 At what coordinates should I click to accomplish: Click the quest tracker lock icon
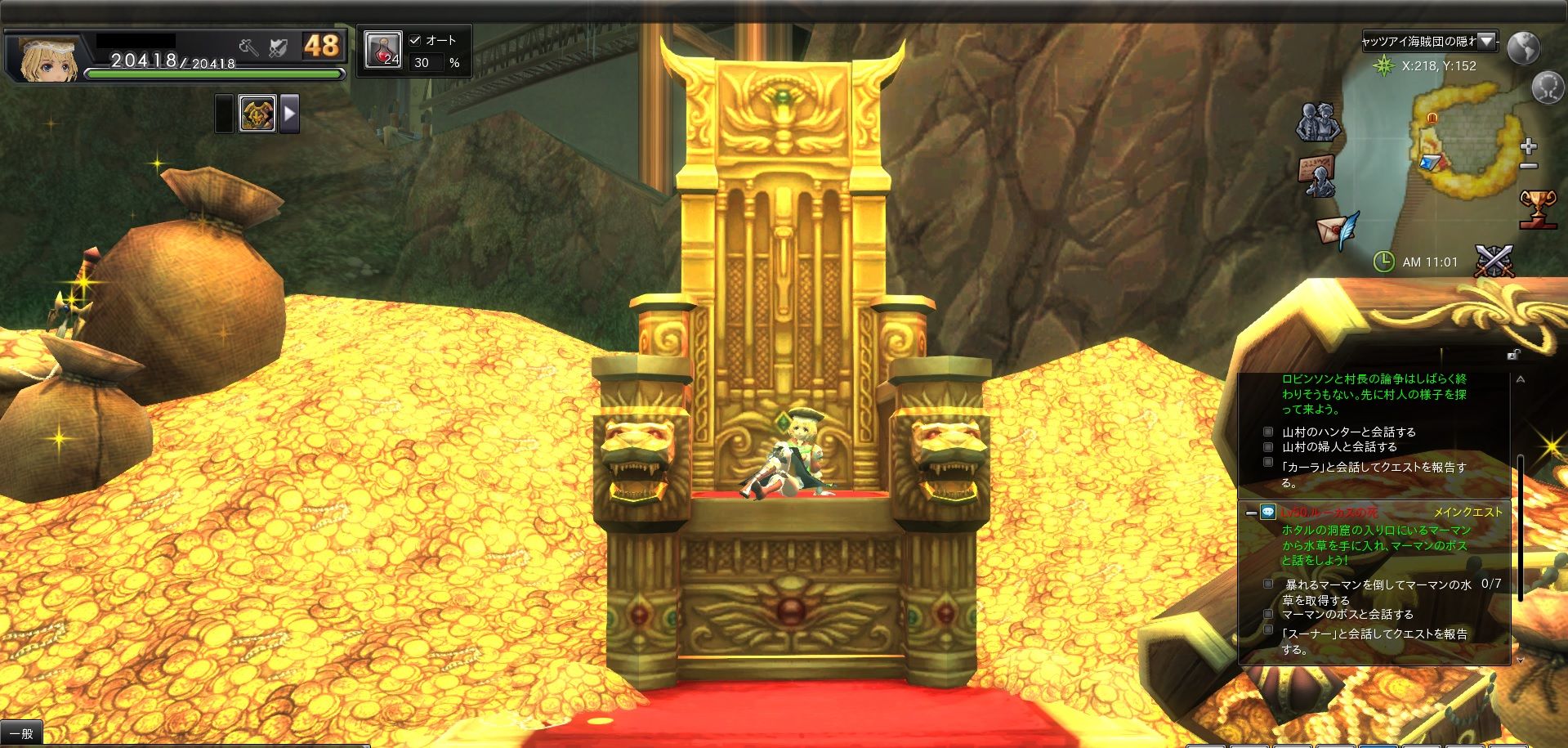1513,355
